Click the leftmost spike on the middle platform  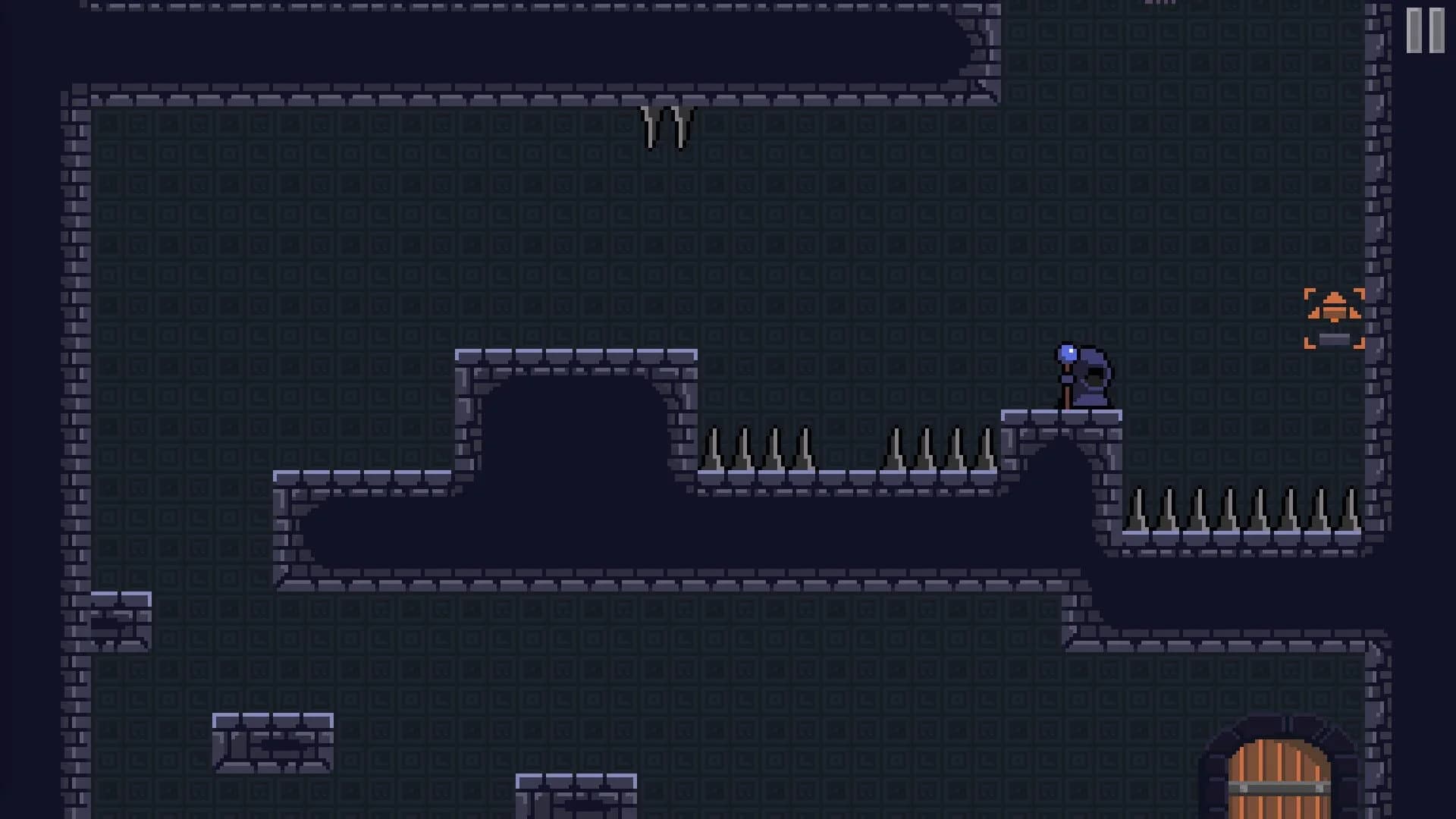coord(713,451)
